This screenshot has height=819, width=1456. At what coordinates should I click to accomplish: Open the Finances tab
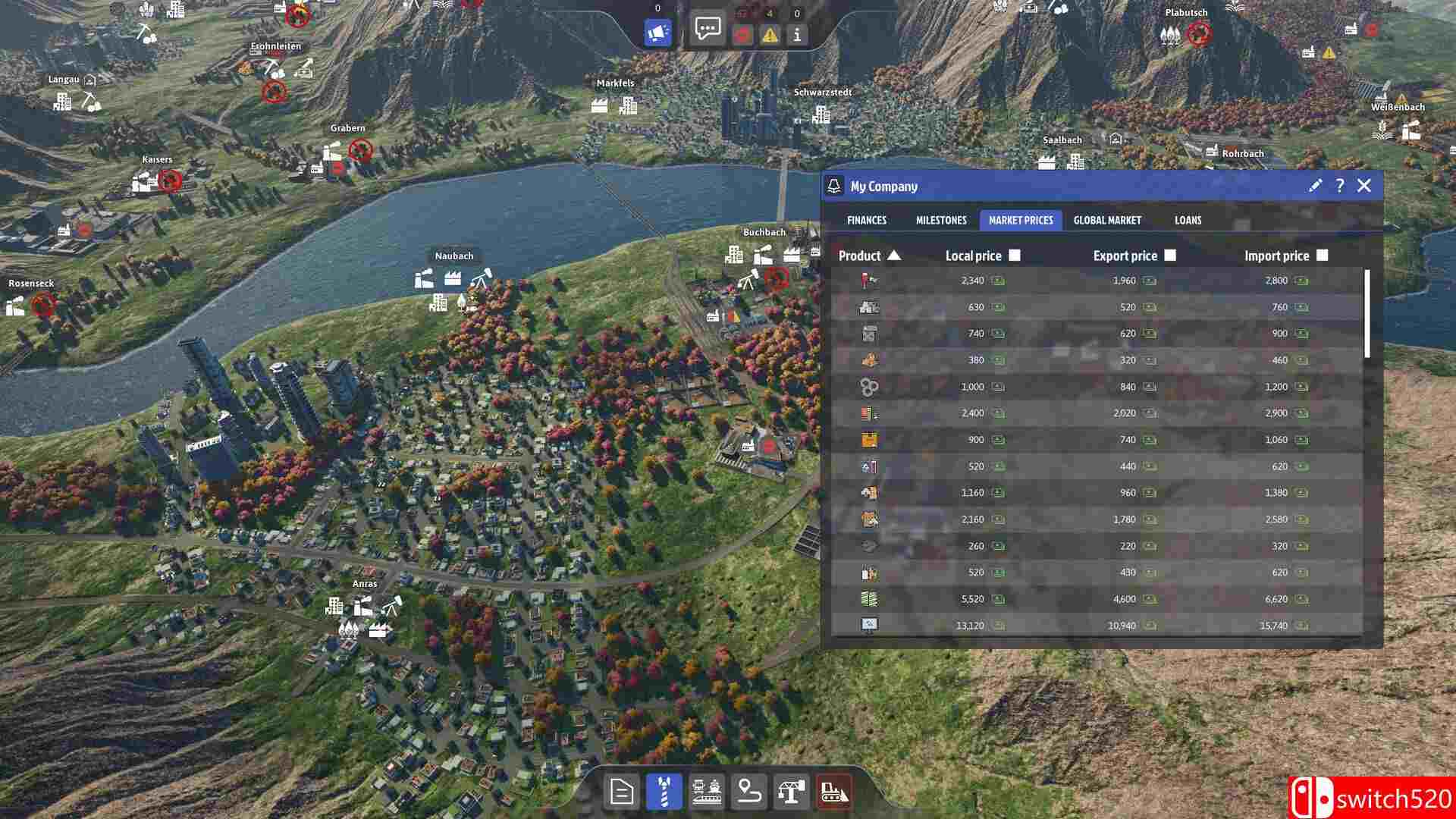pyautogui.click(x=867, y=221)
